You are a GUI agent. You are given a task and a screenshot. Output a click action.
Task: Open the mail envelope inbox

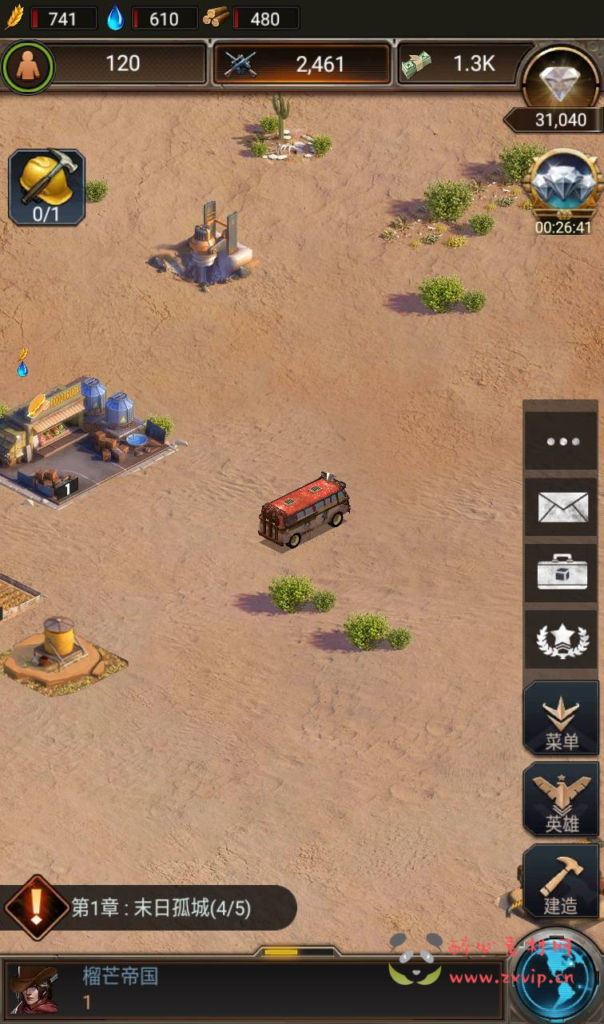(561, 508)
